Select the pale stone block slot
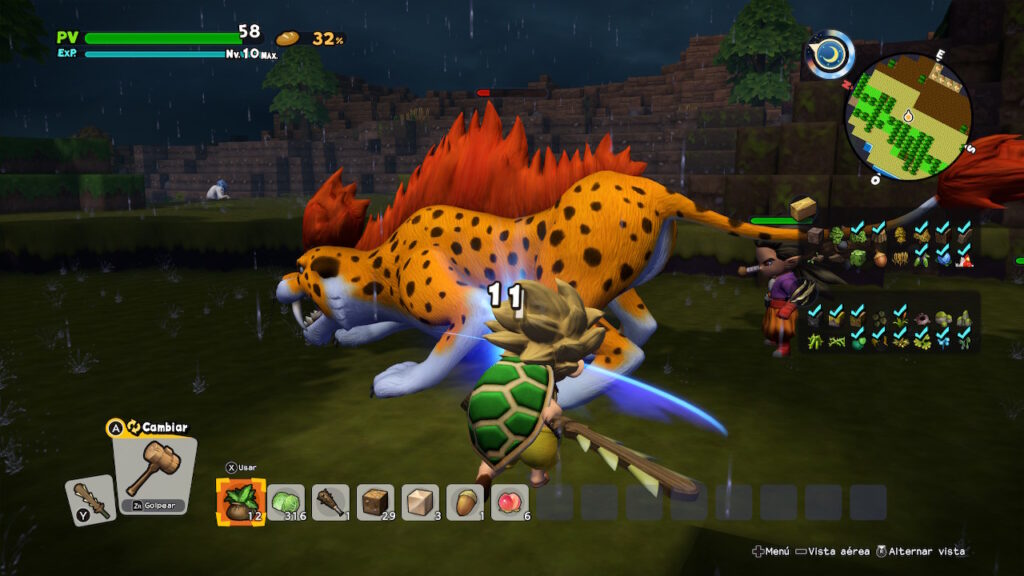This screenshot has width=1024, height=576. (420, 502)
